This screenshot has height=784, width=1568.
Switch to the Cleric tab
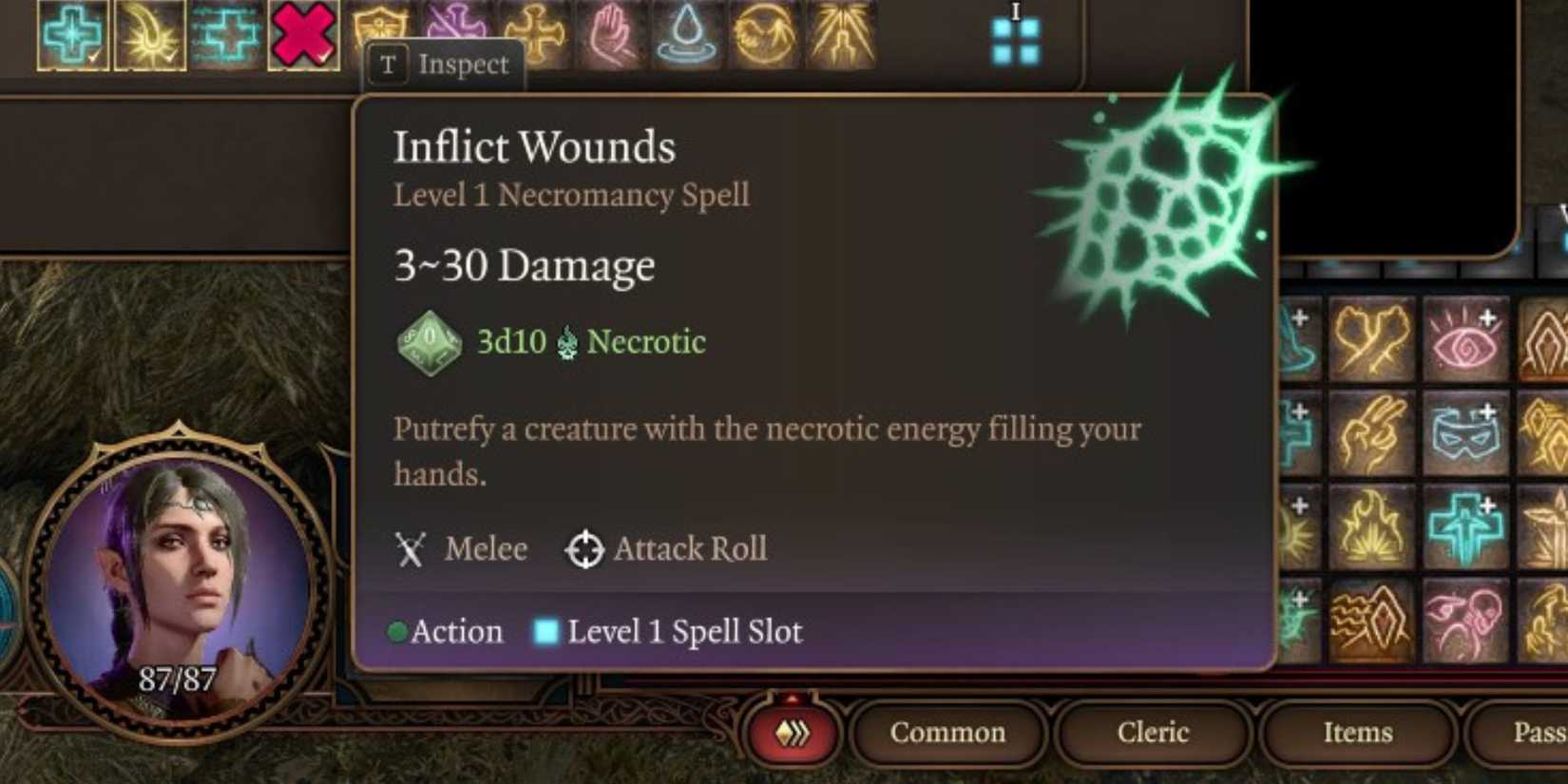pyautogui.click(x=1153, y=733)
